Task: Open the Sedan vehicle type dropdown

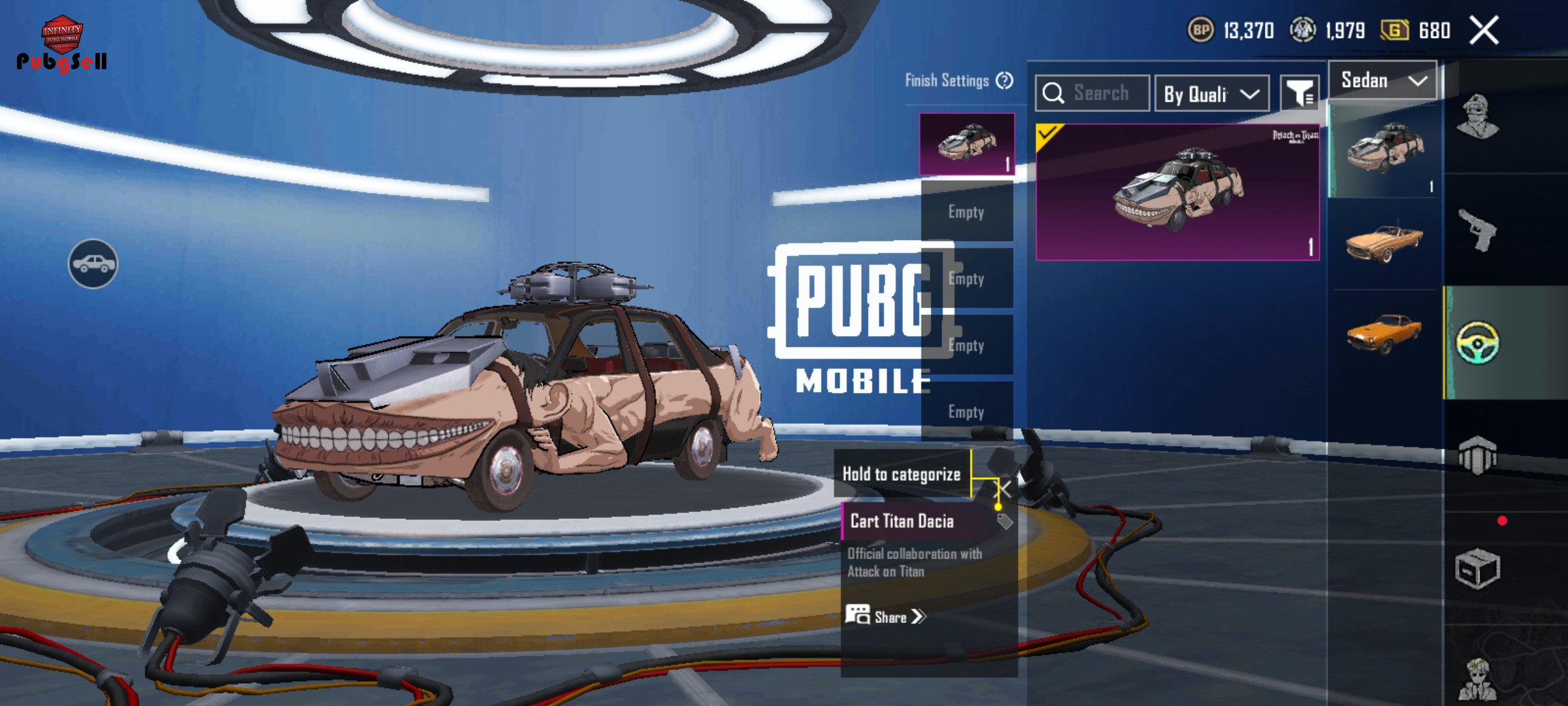Action: point(1382,80)
